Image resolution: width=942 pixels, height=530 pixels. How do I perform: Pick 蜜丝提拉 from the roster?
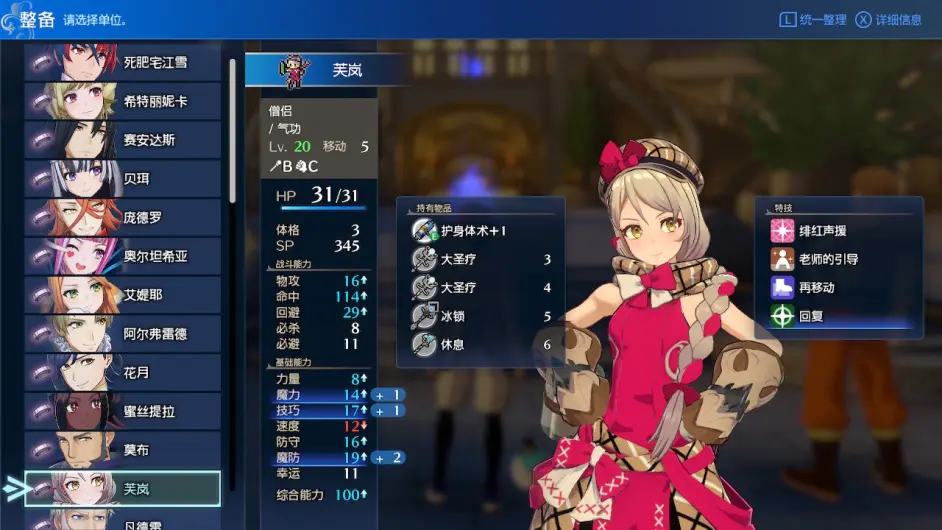122,411
